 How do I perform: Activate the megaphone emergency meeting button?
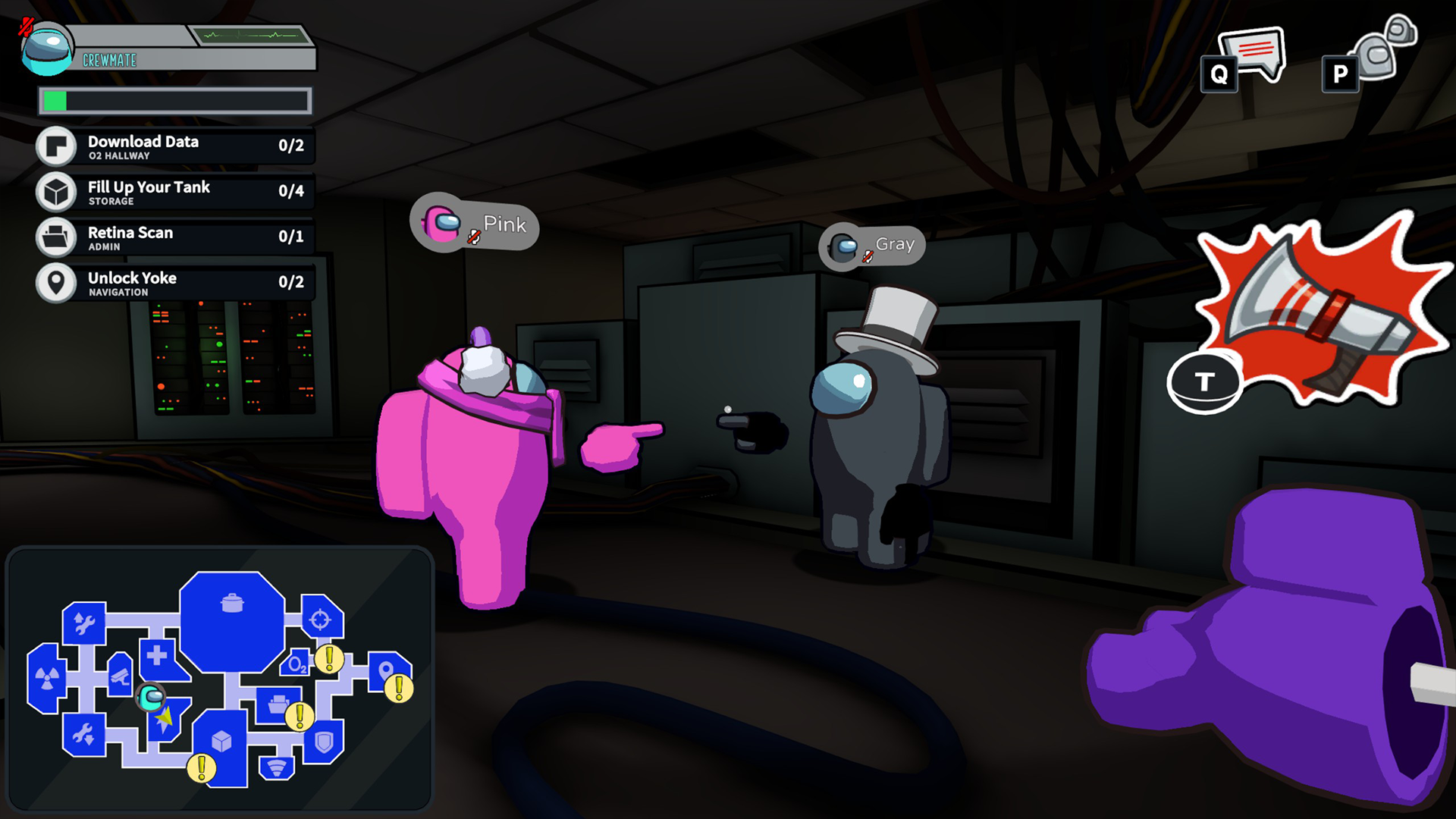1318,309
